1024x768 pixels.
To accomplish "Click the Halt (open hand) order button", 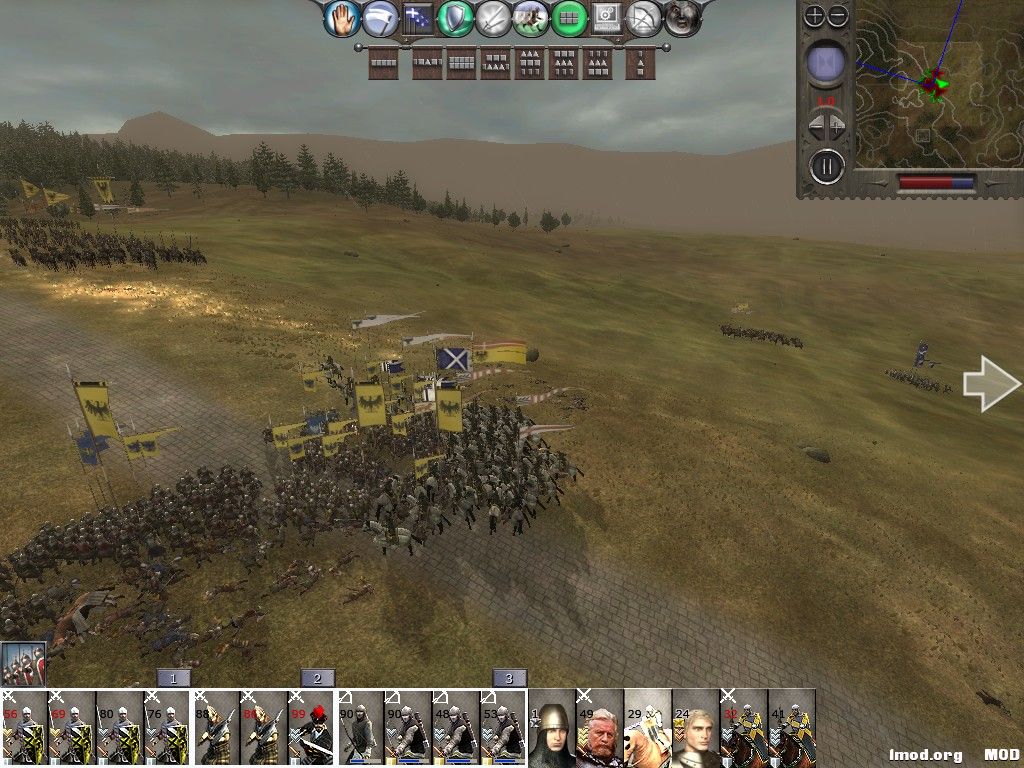I will click(x=342, y=18).
